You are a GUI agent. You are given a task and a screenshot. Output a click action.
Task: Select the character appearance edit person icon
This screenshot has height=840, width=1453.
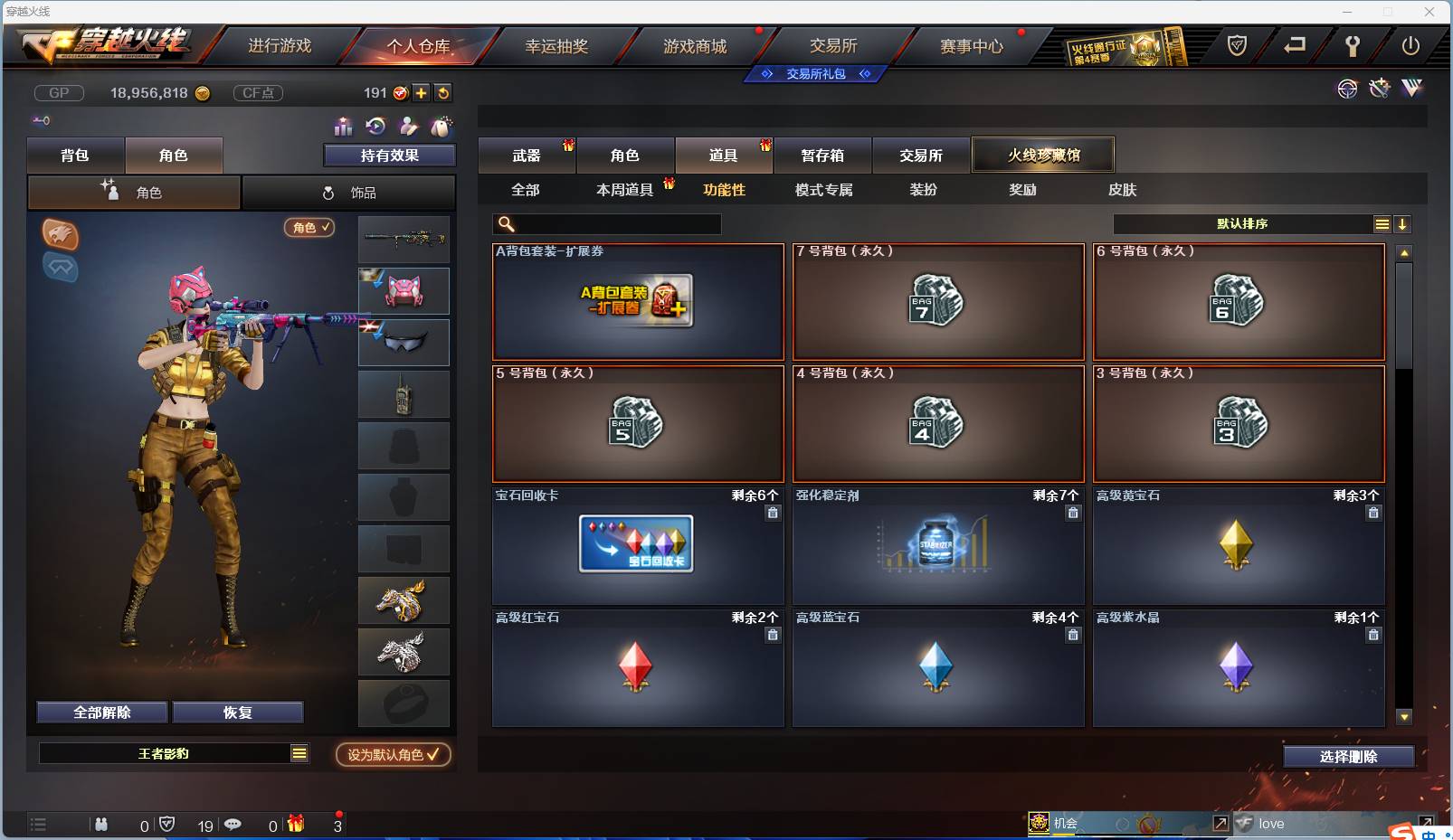click(410, 127)
